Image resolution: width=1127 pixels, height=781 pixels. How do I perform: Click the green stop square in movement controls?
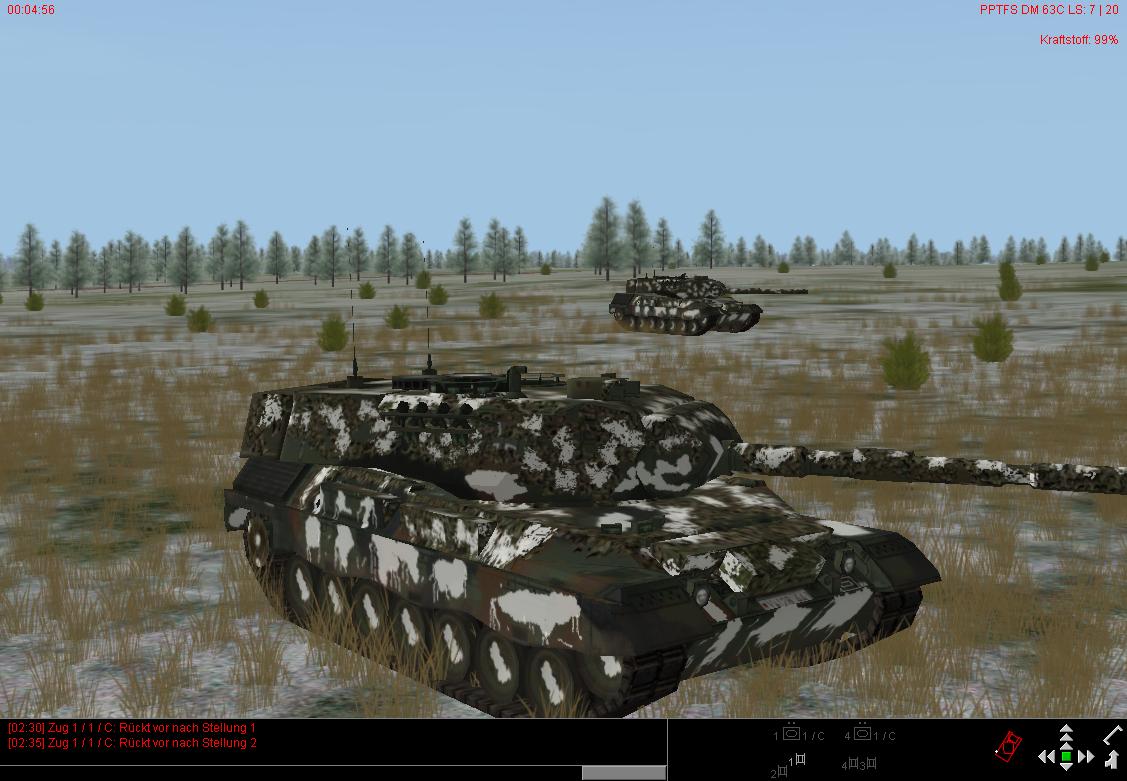pos(1066,757)
